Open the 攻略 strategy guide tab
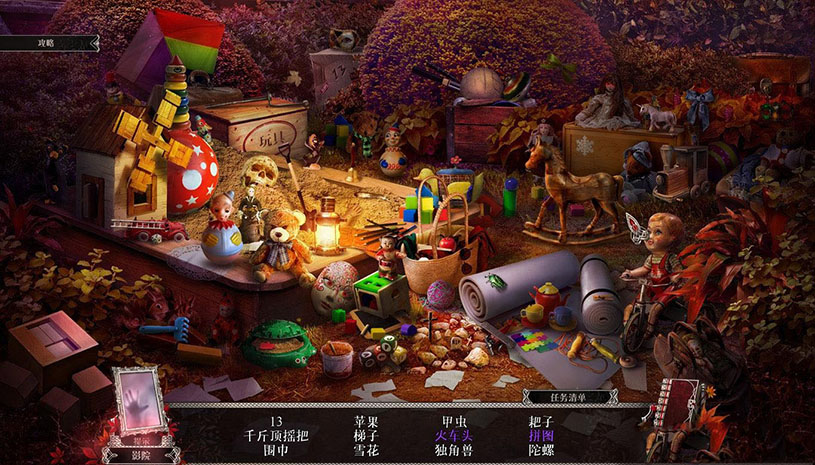 [x=46, y=43]
